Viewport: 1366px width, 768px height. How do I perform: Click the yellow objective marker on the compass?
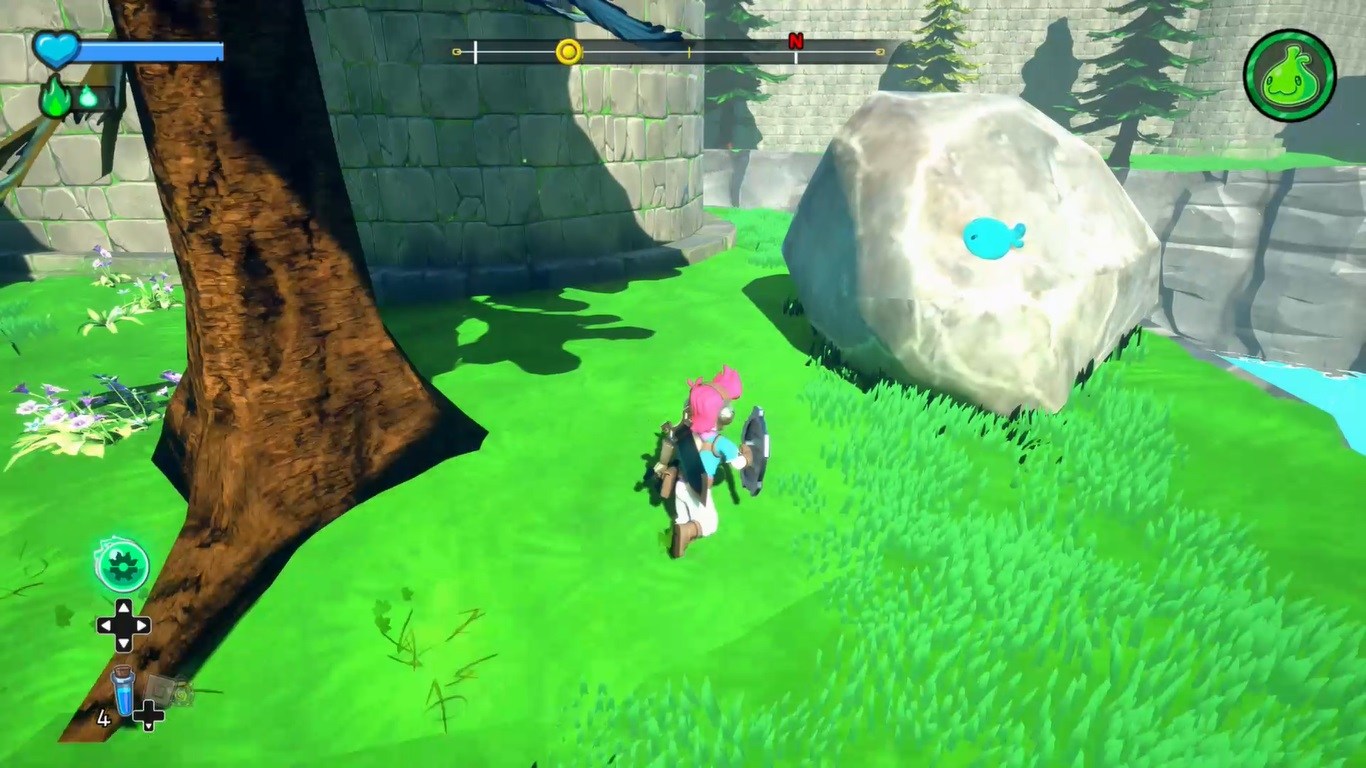[568, 52]
